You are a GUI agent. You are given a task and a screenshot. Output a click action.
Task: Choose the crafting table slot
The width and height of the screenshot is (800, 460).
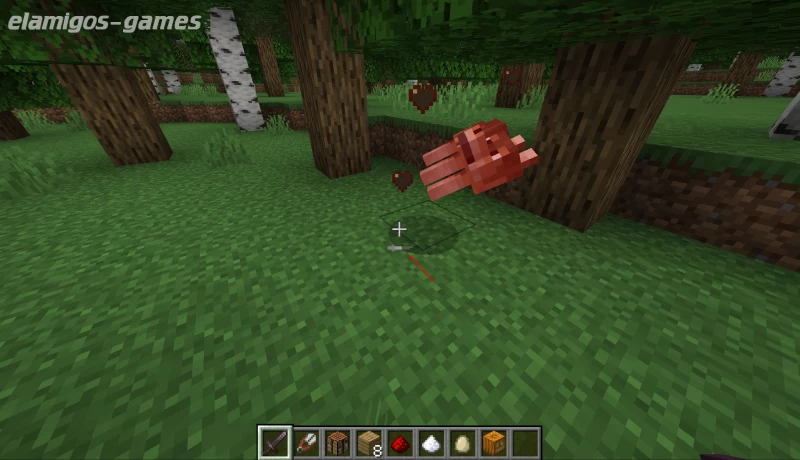coord(337,442)
